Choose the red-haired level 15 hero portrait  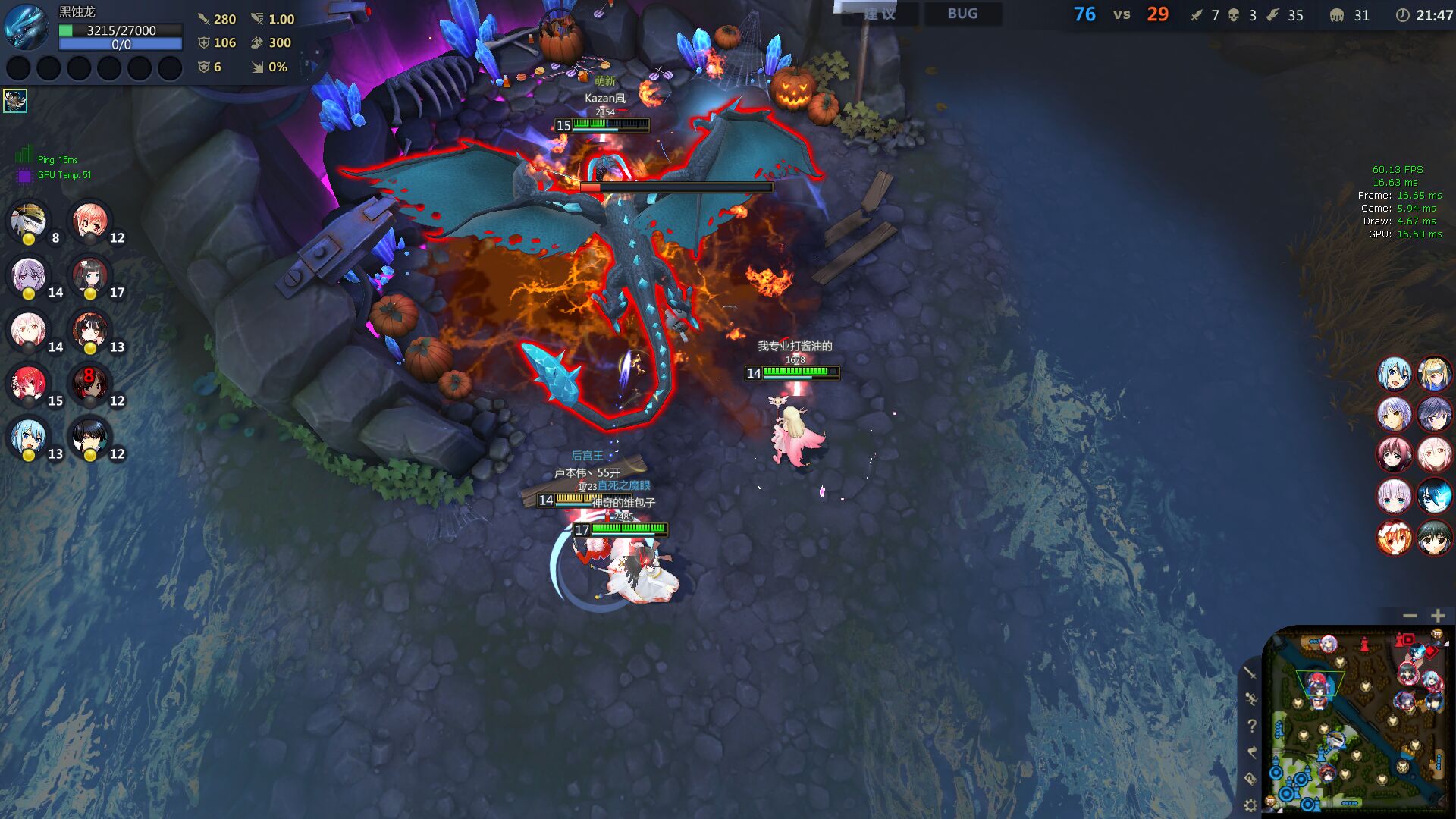(29, 384)
